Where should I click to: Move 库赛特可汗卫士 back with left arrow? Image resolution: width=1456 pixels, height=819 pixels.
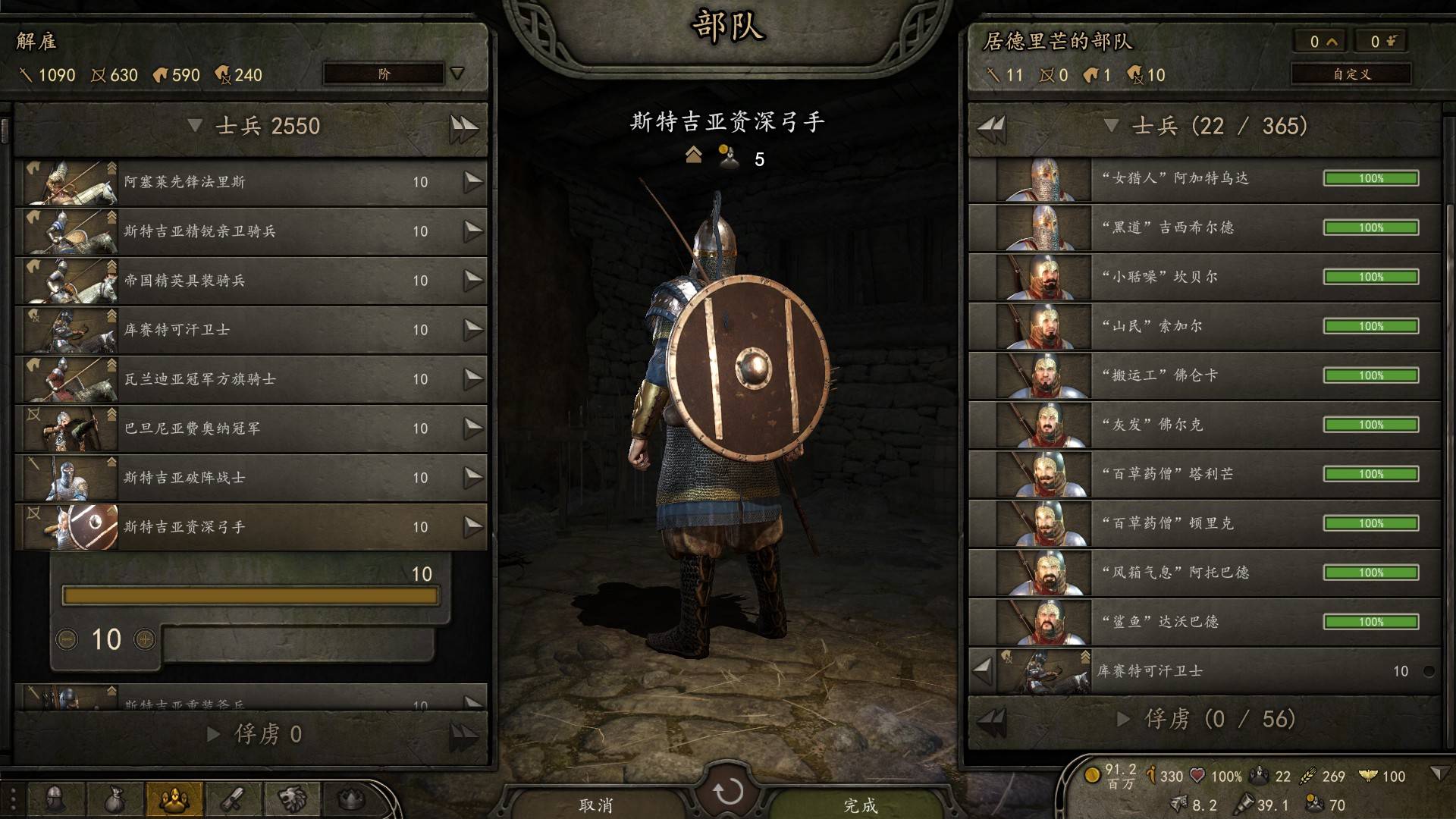983,670
